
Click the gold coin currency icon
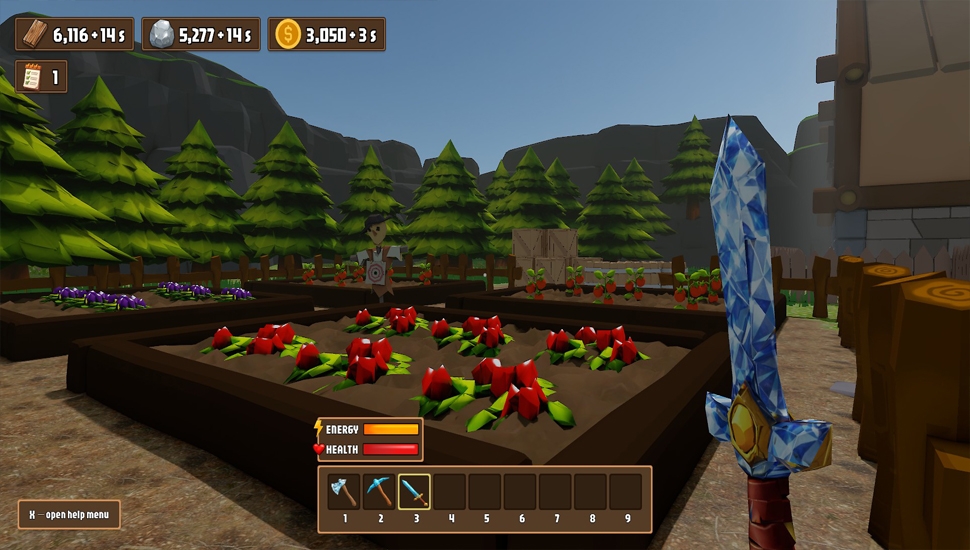[287, 34]
